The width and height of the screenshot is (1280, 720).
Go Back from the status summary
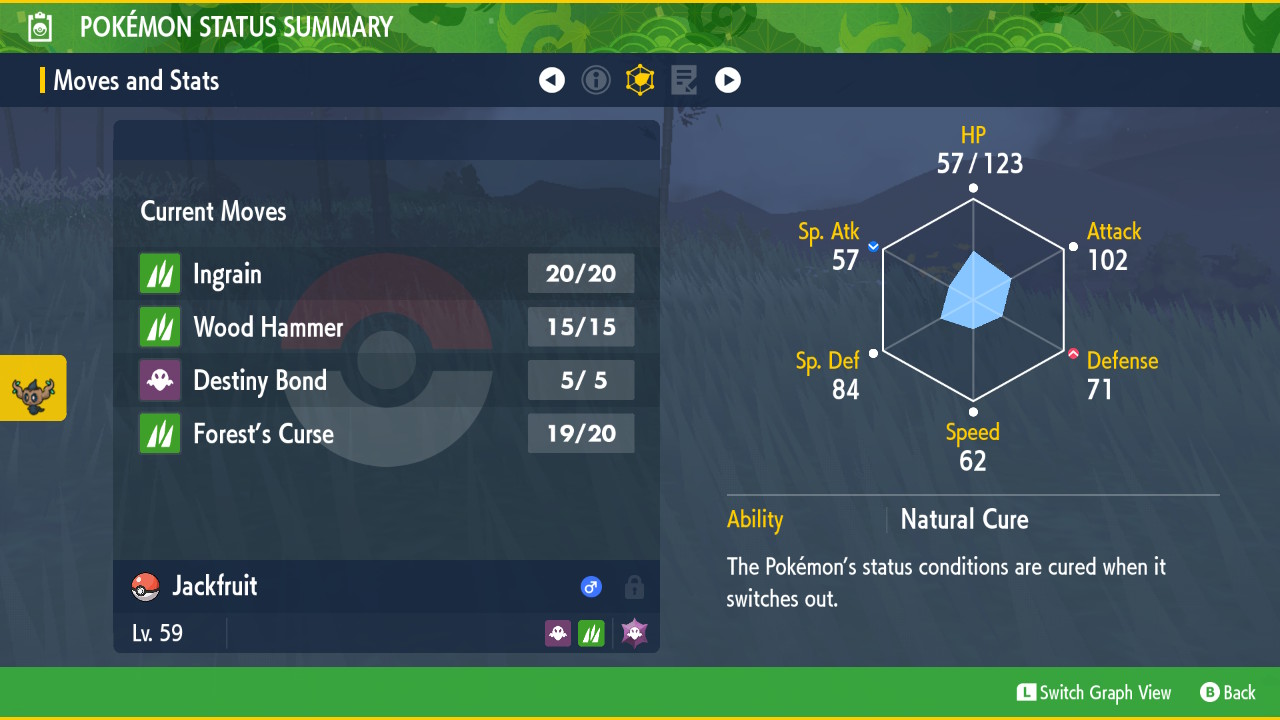1228,692
